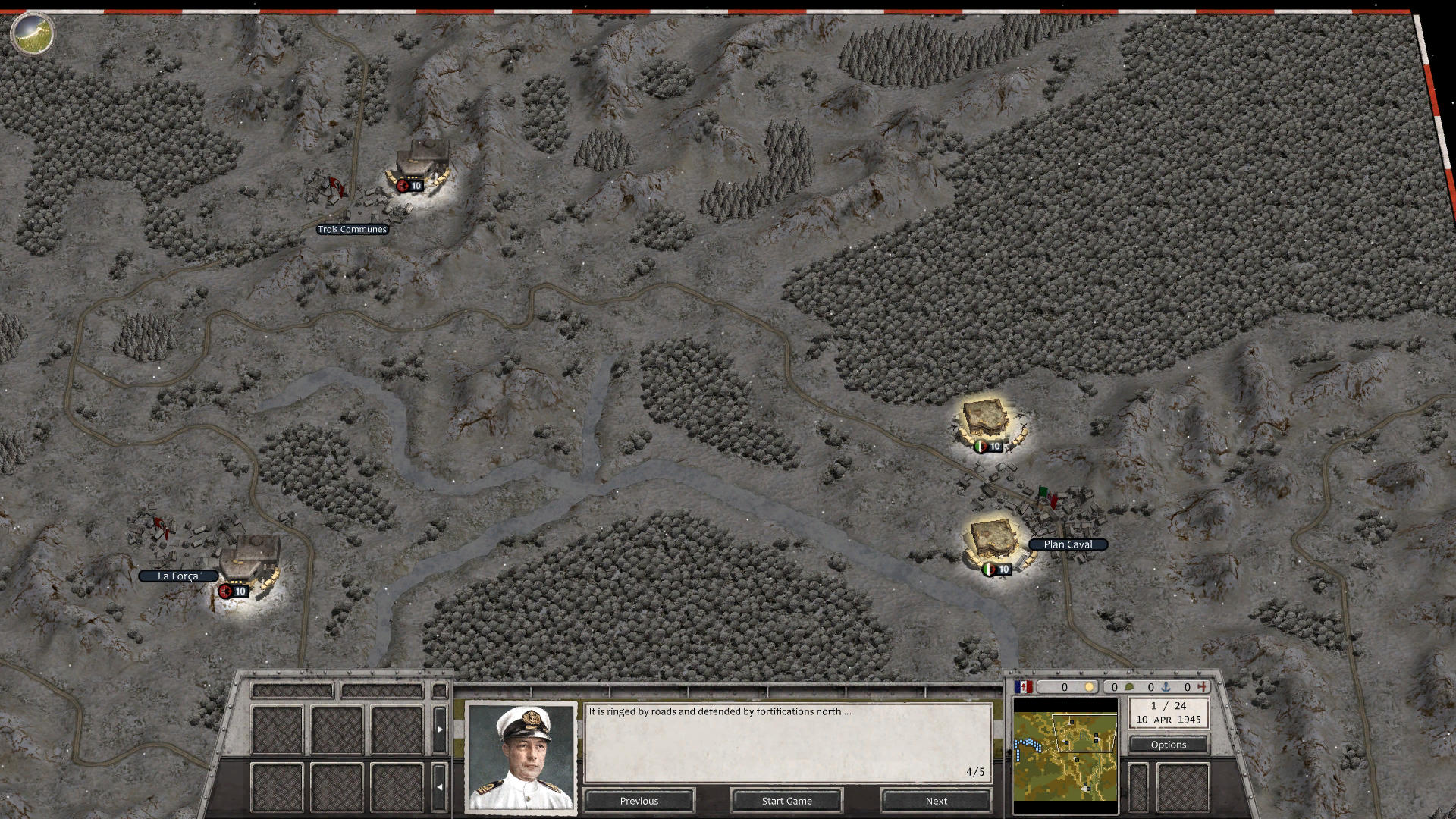Click the prestige coin icon

(x=1090, y=687)
